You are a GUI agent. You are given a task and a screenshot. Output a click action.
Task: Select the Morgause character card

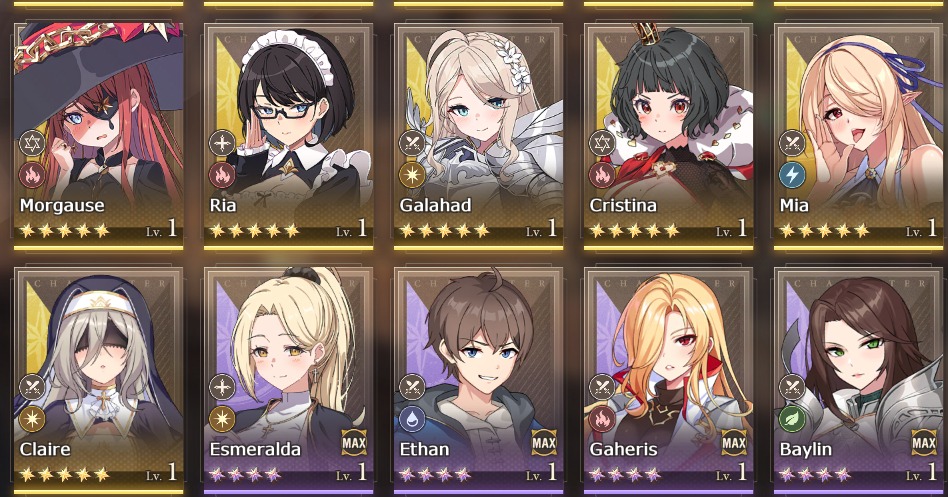[x=98, y=130]
